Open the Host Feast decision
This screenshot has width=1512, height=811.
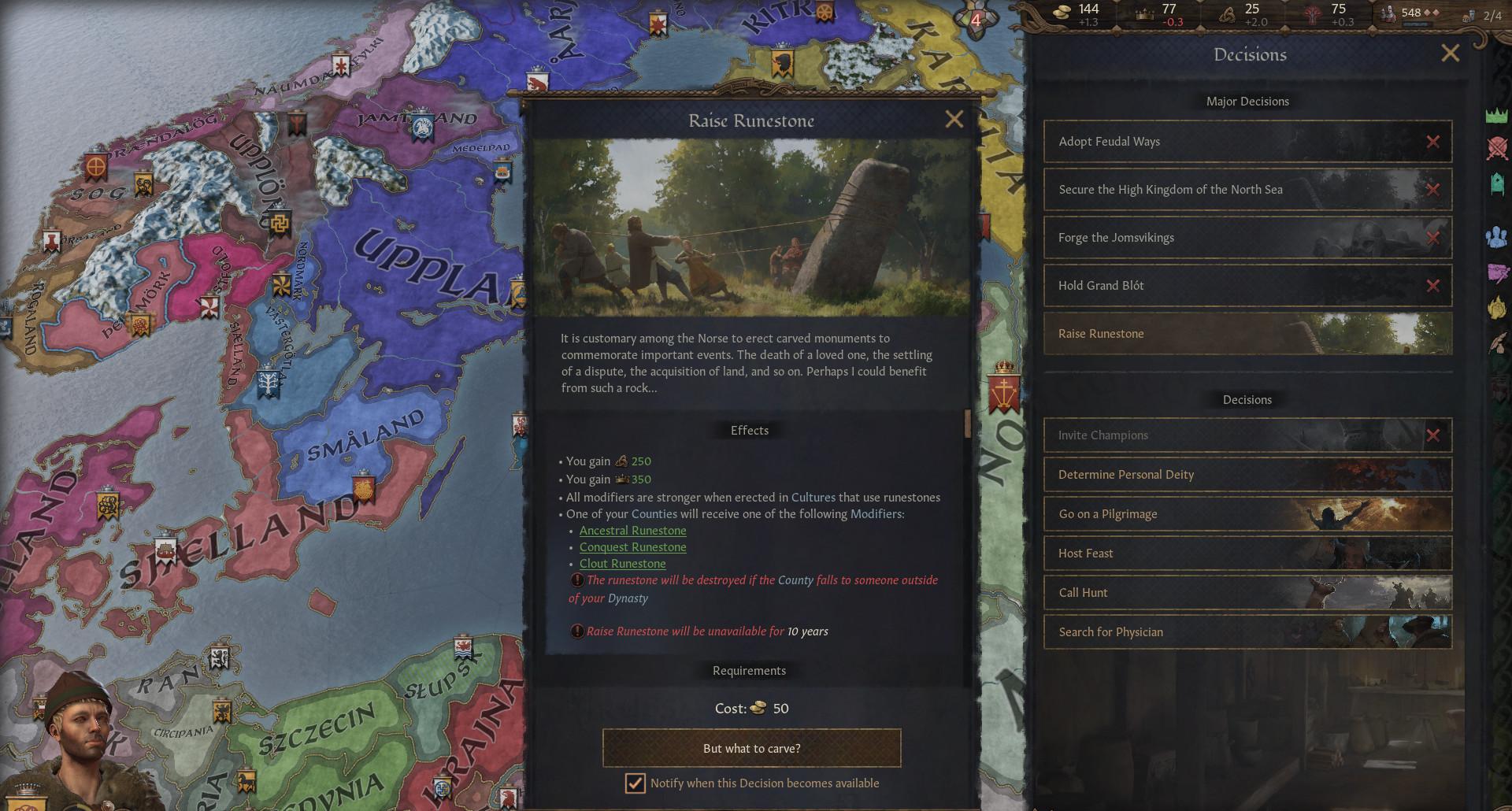[x=1247, y=554]
